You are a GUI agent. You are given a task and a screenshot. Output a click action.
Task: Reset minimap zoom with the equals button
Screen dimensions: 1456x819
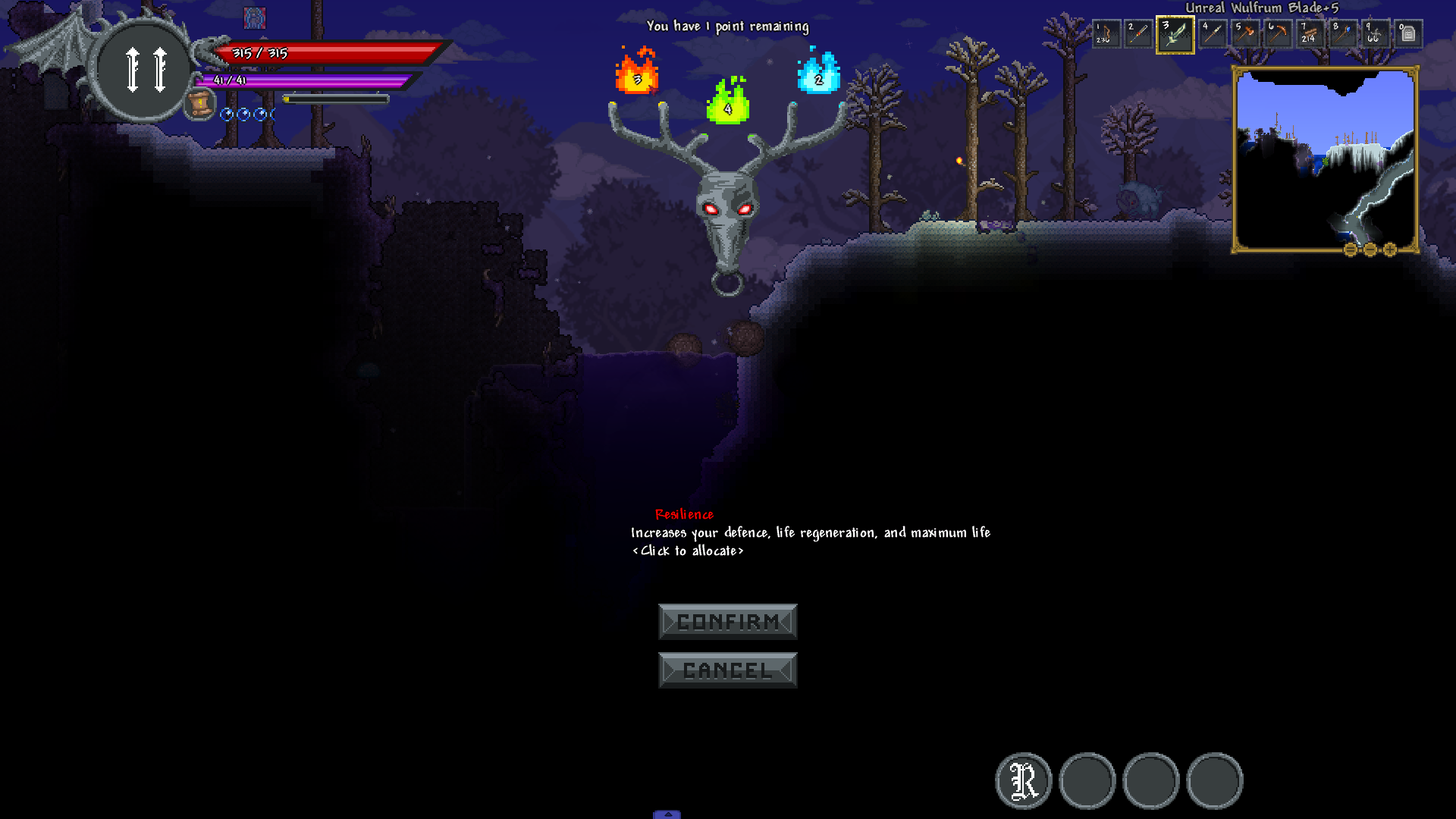[1351, 249]
